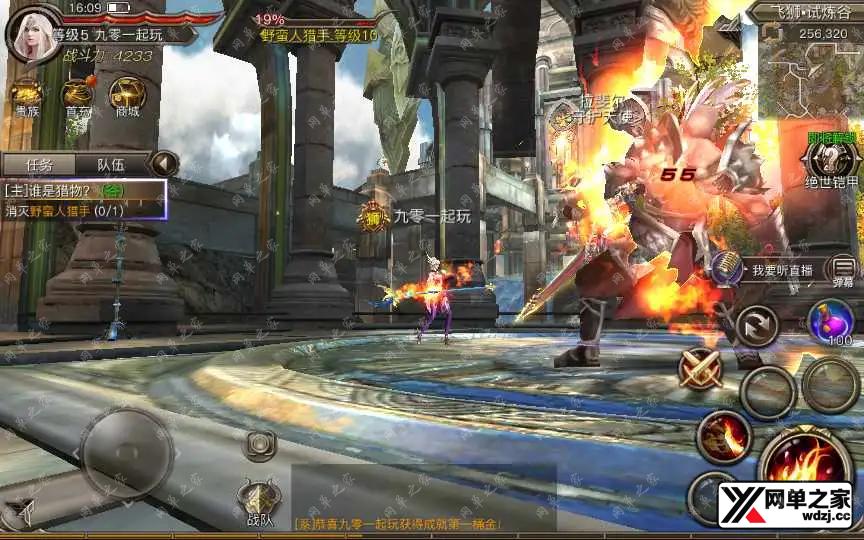Collapse the quest panel with the arrow button
Image resolution: width=864 pixels, height=540 pixels.
pos(163,164)
